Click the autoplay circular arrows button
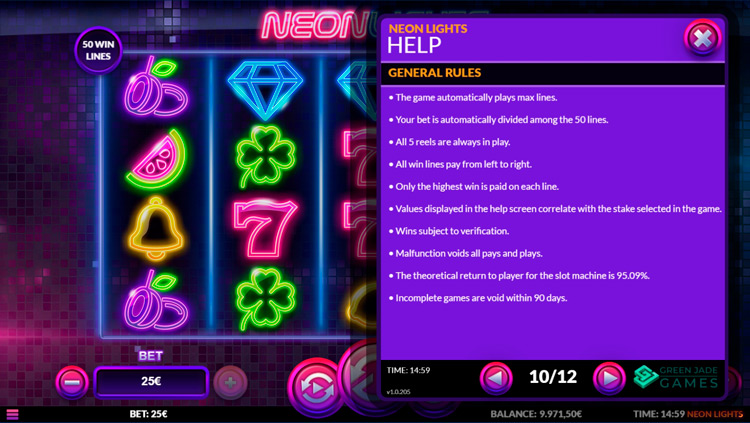750x423 pixels. pyautogui.click(x=314, y=386)
